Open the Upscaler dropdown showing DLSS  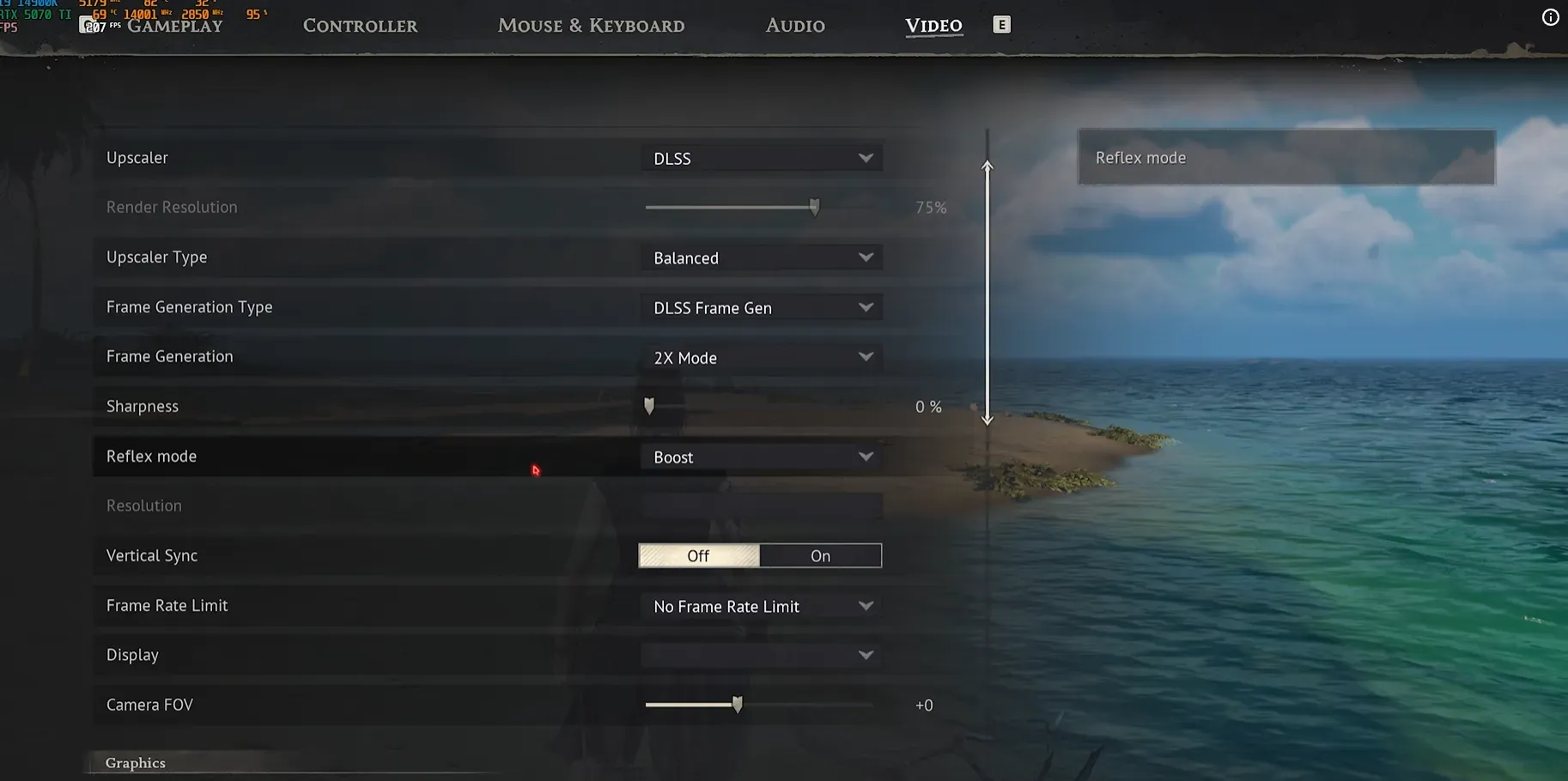[761, 157]
